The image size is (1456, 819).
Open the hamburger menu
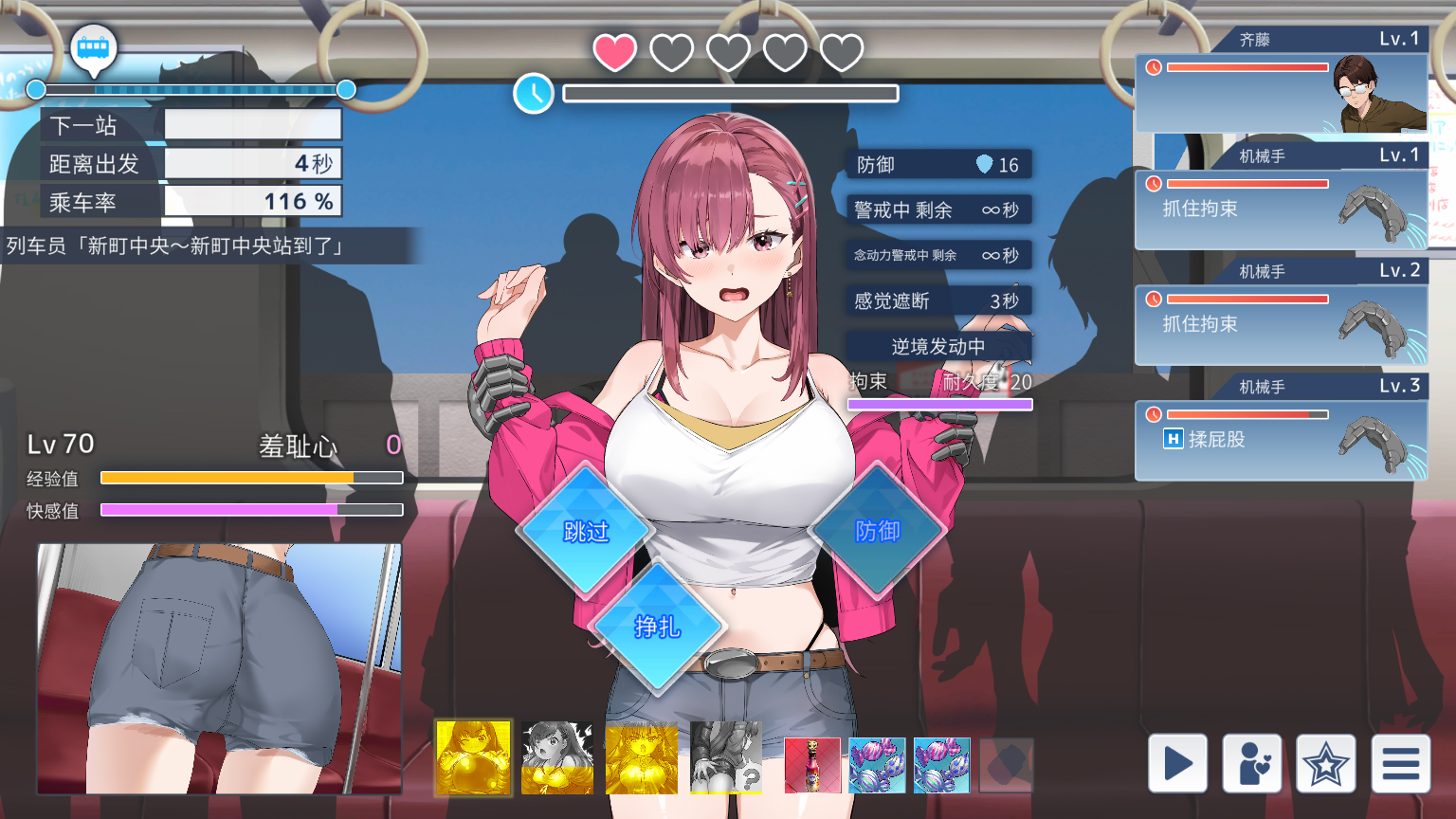click(1400, 763)
